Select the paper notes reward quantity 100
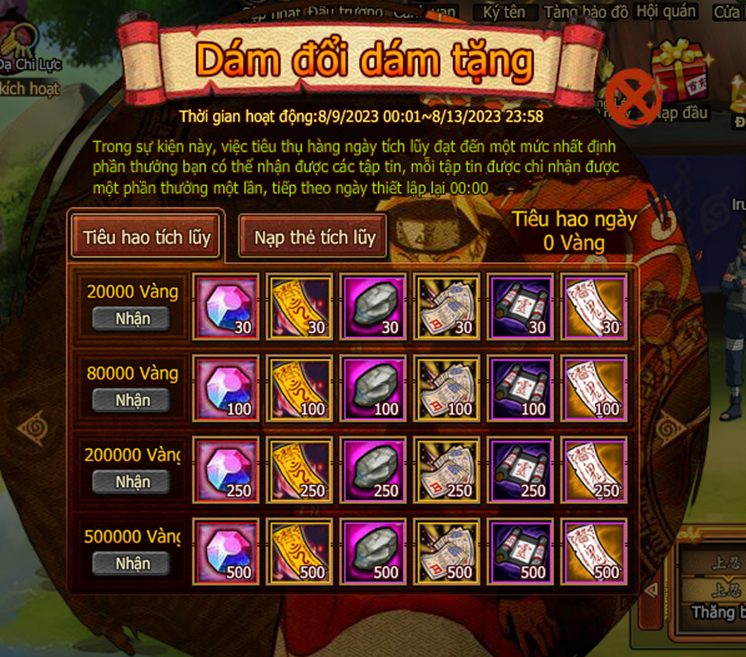 click(x=448, y=388)
